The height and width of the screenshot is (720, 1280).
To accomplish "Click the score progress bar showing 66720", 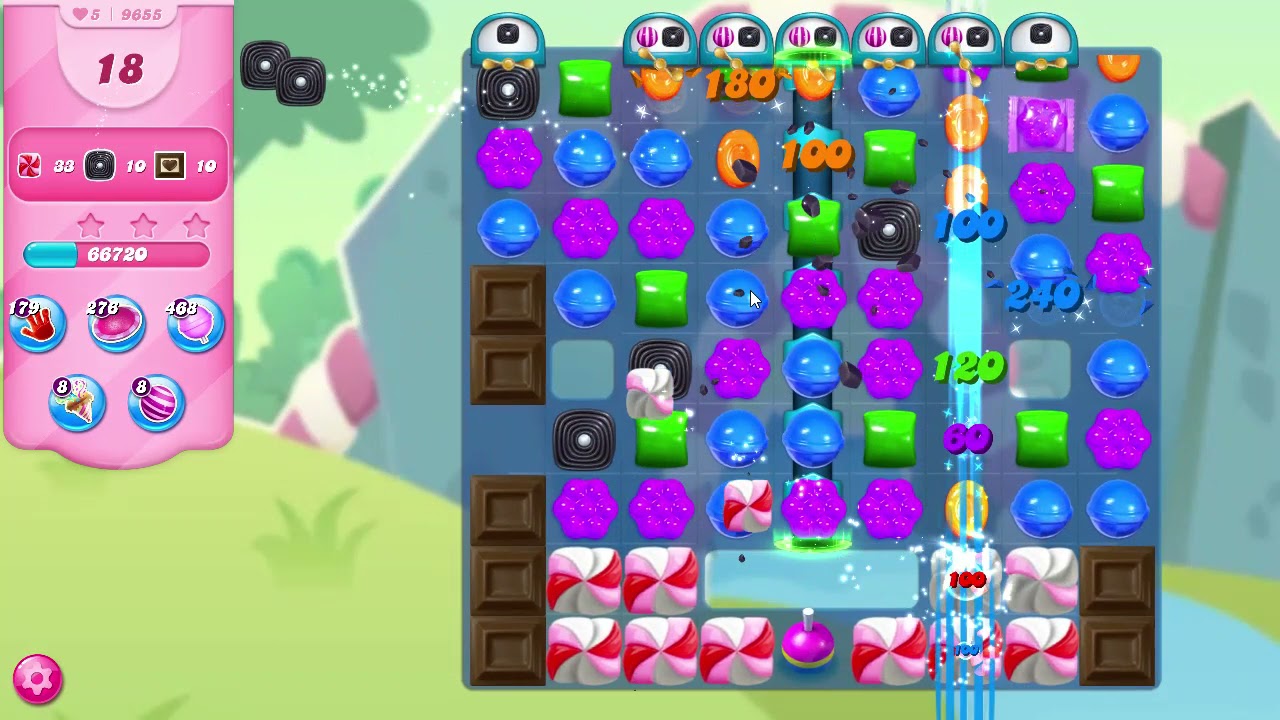I will pyautogui.click(x=116, y=255).
